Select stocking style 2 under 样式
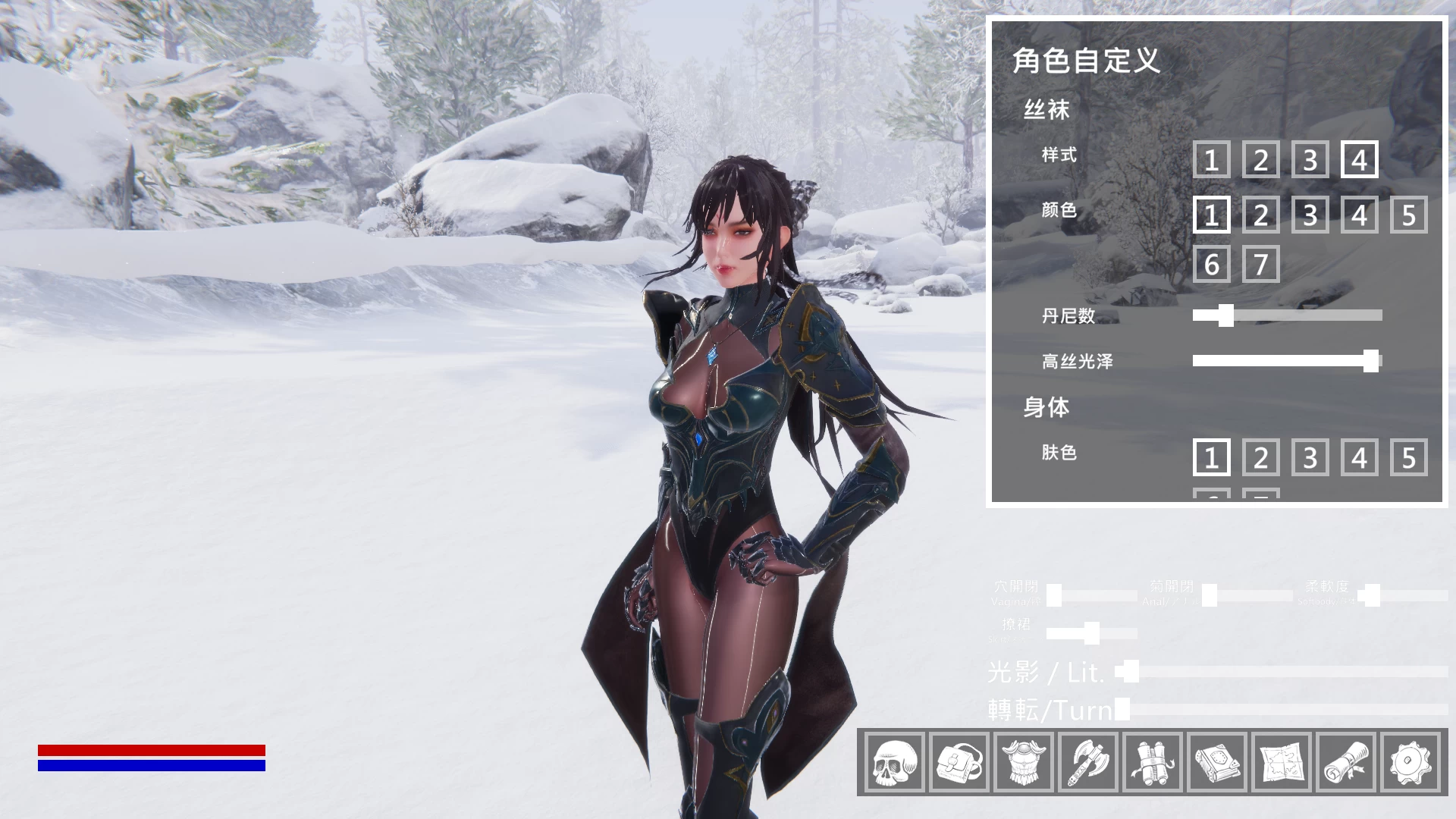The height and width of the screenshot is (819, 1456). [x=1260, y=161]
